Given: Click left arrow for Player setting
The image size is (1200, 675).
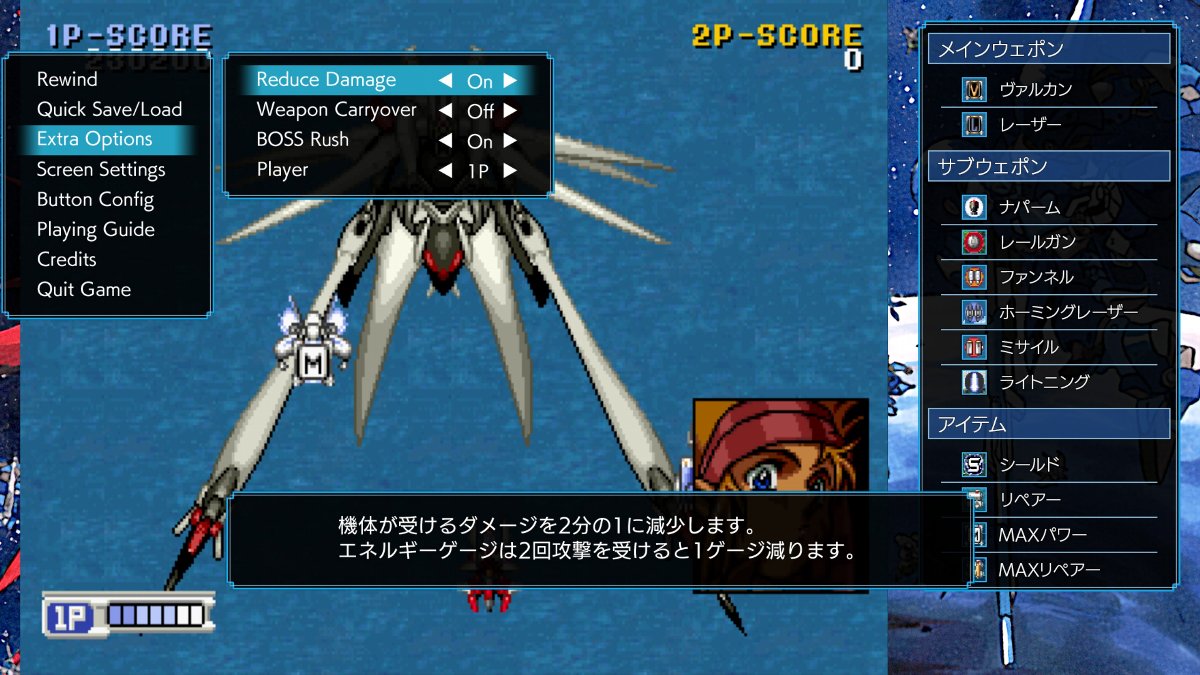Looking at the screenshot, I should point(445,171).
